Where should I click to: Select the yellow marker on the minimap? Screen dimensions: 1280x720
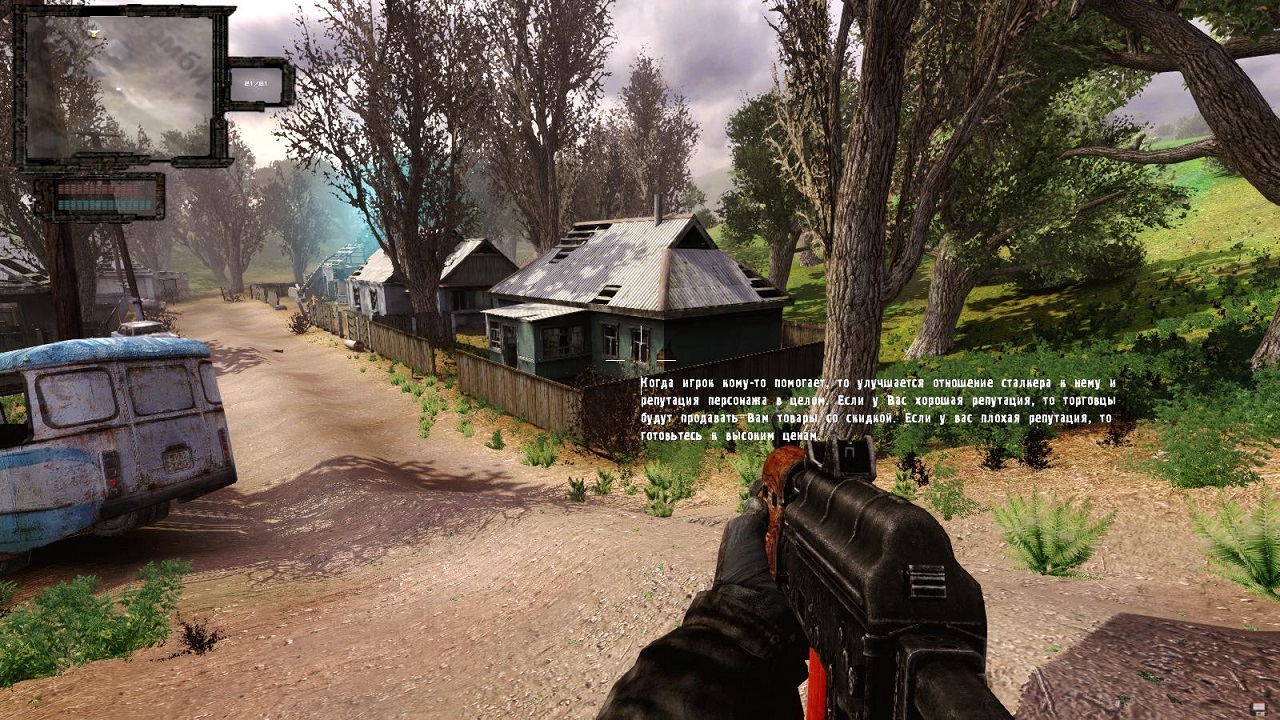(x=95, y=33)
